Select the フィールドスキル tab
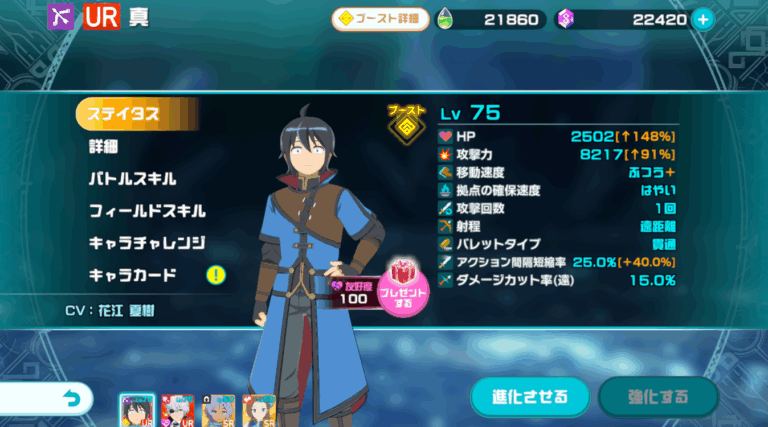This screenshot has height=427, width=768. (x=147, y=211)
